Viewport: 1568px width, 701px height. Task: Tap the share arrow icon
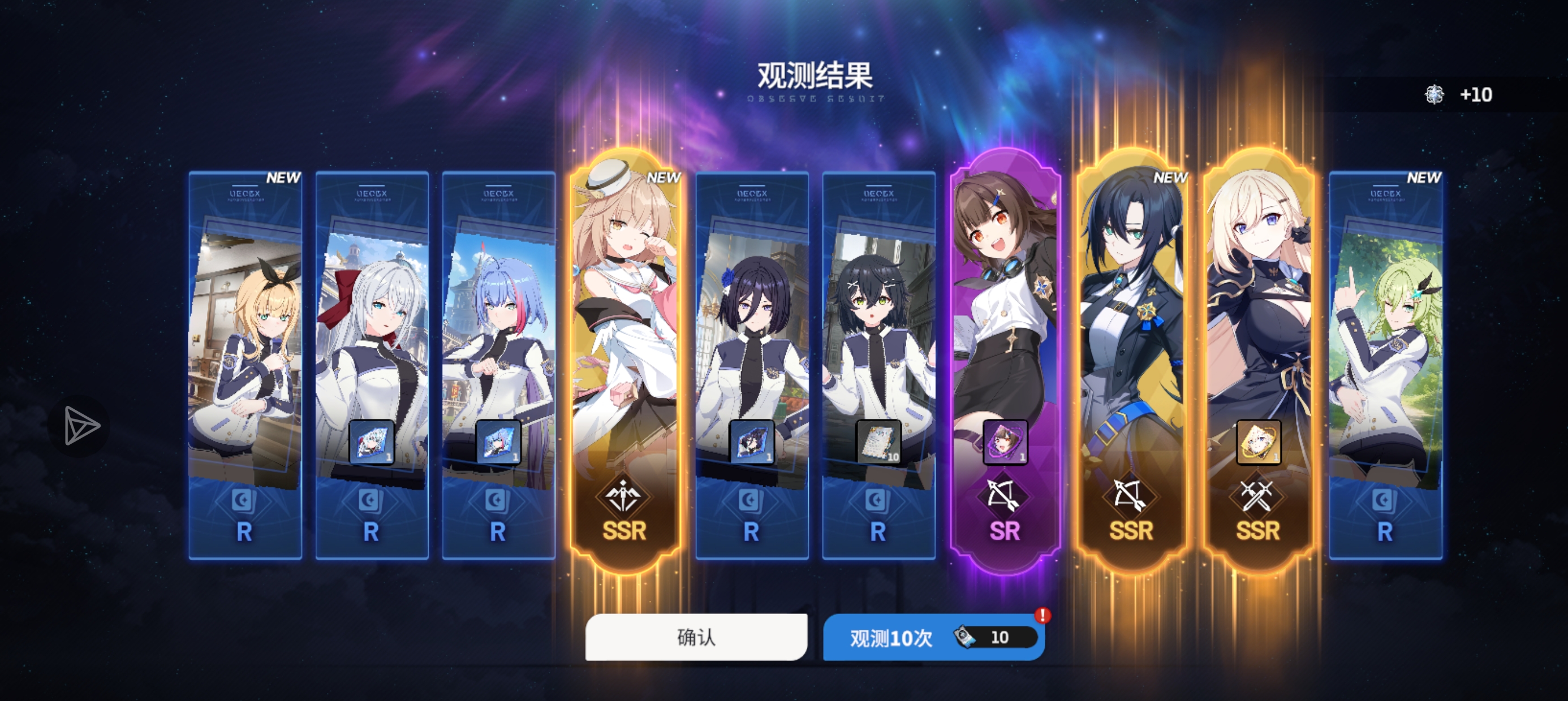click(x=80, y=425)
